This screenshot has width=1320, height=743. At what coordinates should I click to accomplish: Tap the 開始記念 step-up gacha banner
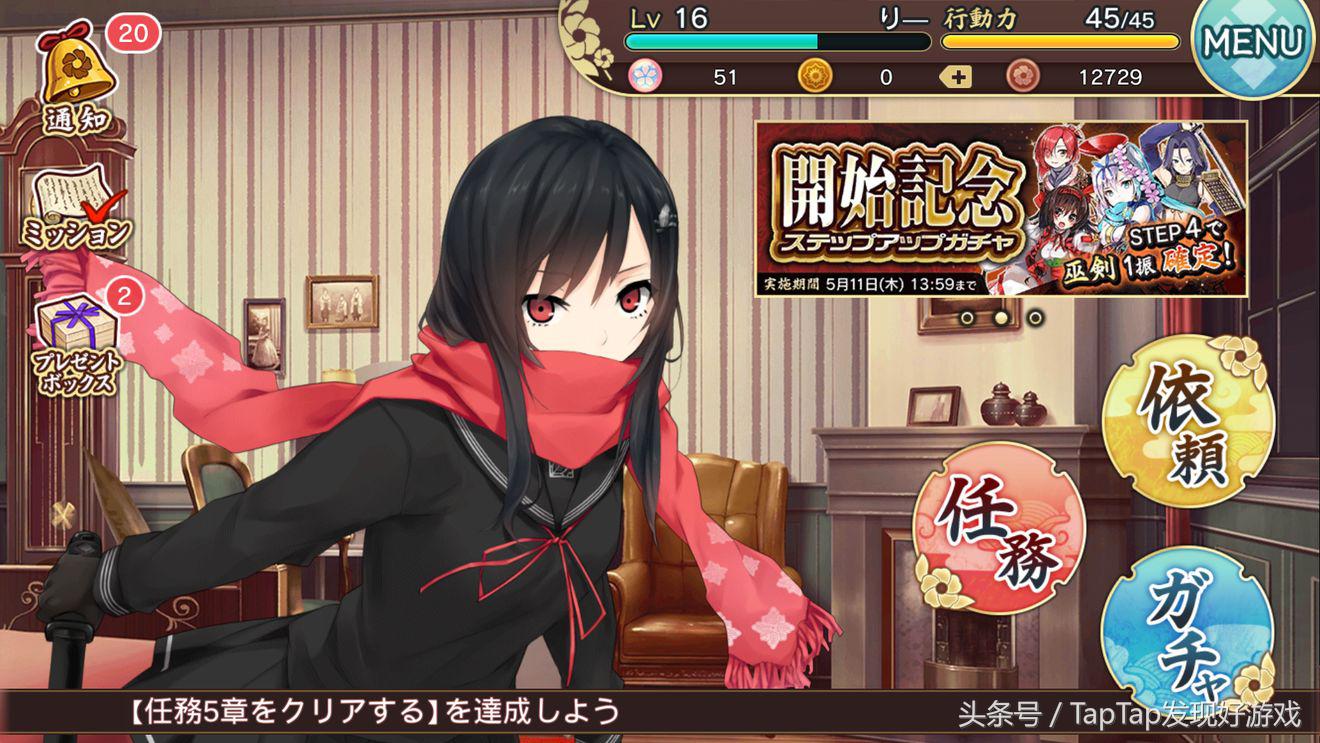tap(1000, 209)
